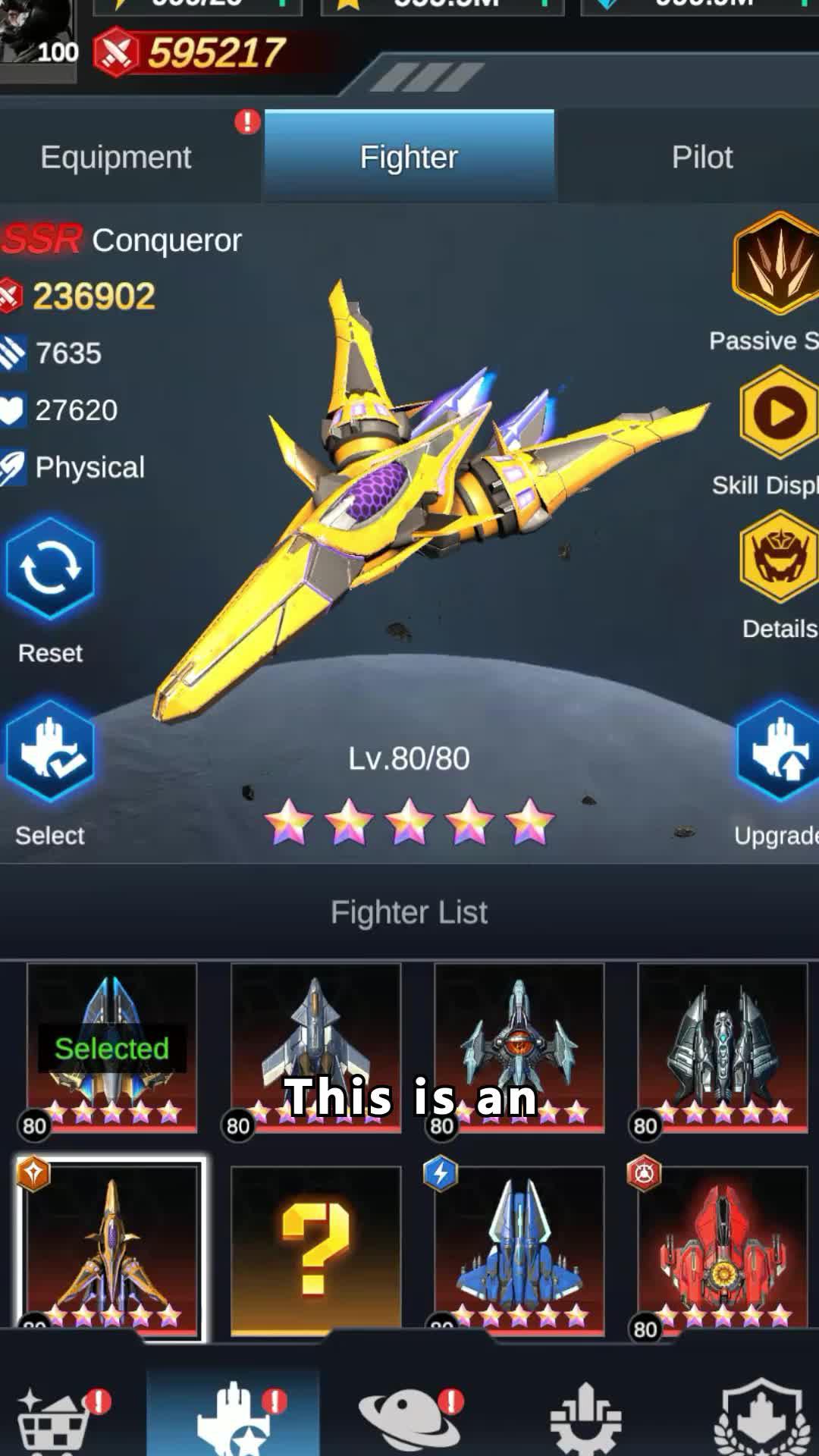Switch to the Pilot tab
Image resolution: width=819 pixels, height=1456 pixels.
point(701,157)
